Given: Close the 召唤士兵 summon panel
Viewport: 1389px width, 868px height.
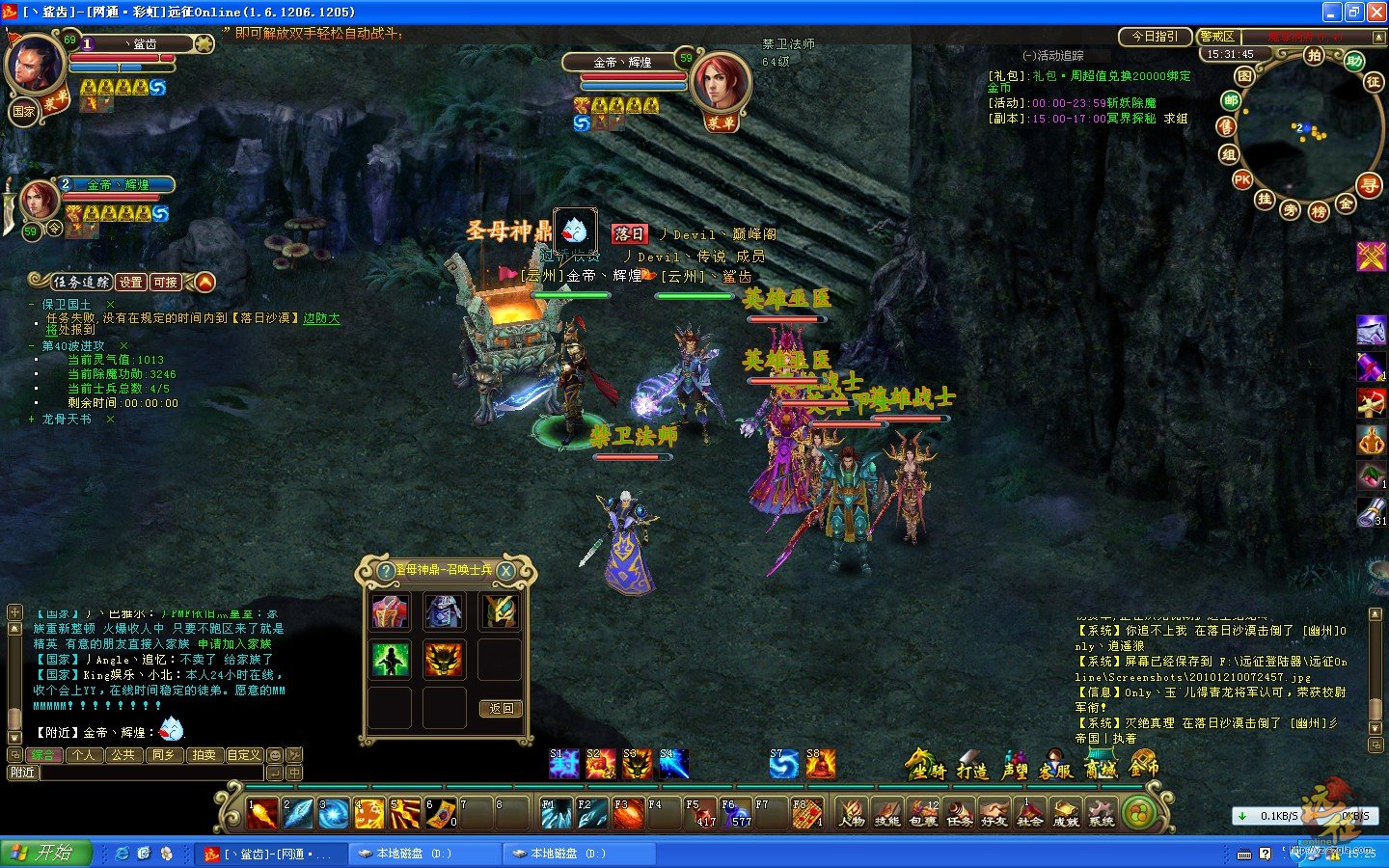Looking at the screenshot, I should pos(505,571).
